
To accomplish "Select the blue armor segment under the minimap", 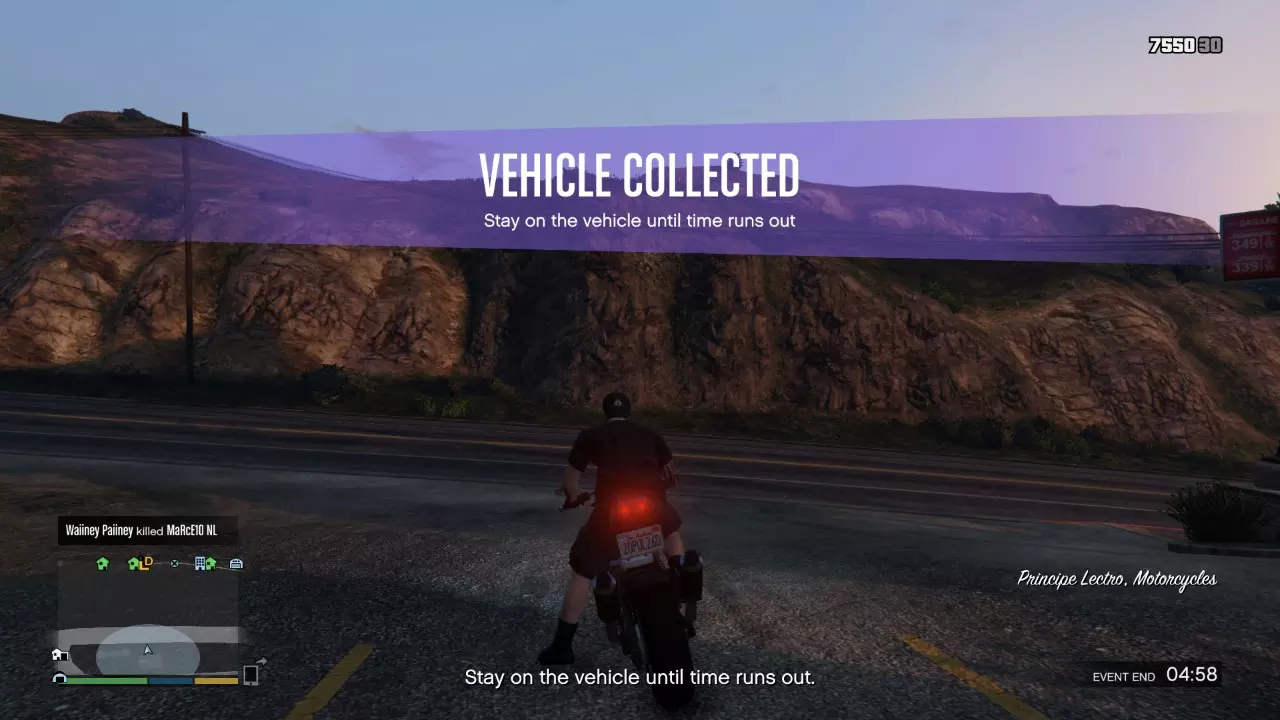I will click(170, 681).
